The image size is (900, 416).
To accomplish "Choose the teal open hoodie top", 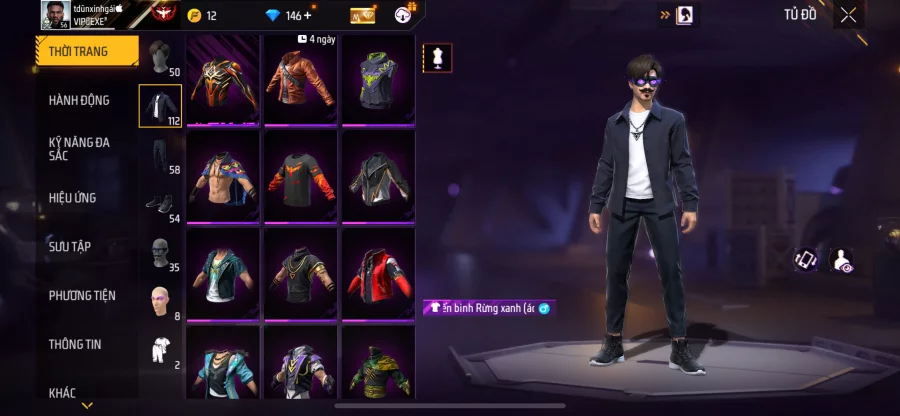I will click(x=224, y=273).
